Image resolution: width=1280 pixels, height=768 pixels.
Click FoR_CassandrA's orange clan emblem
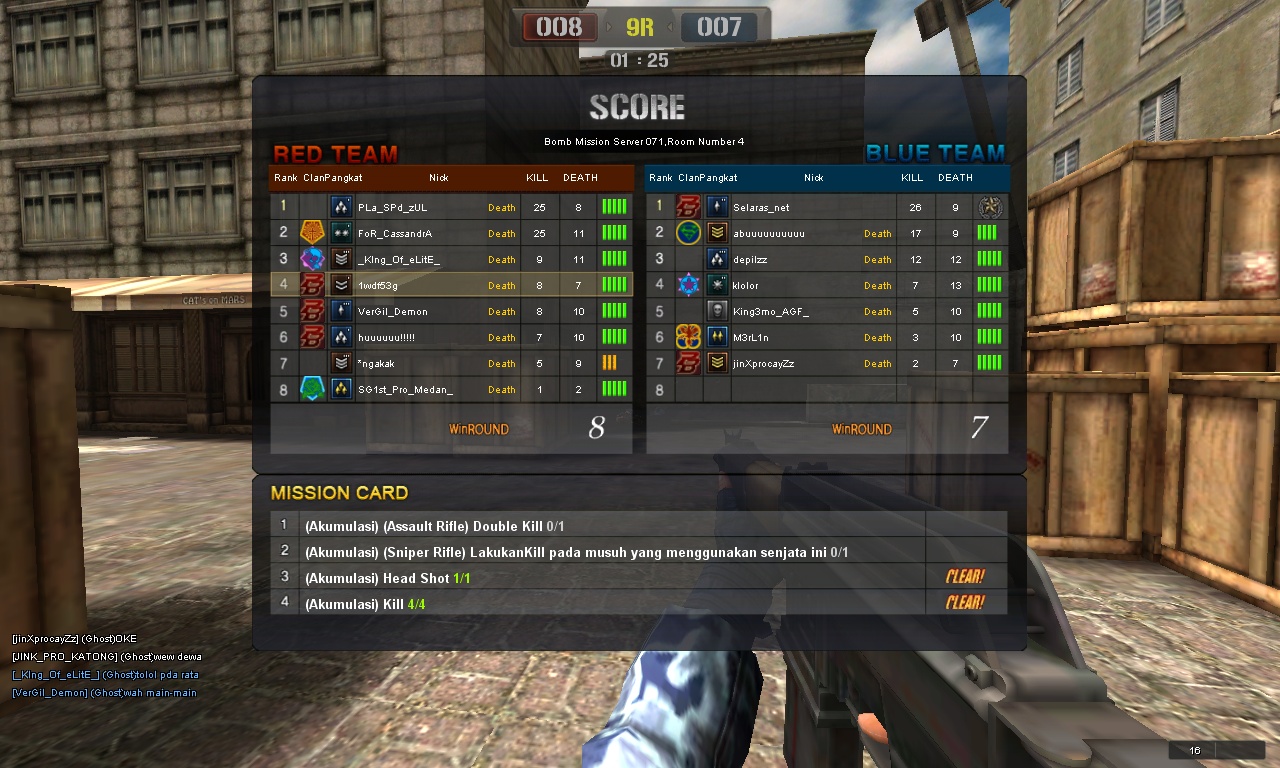(x=311, y=233)
